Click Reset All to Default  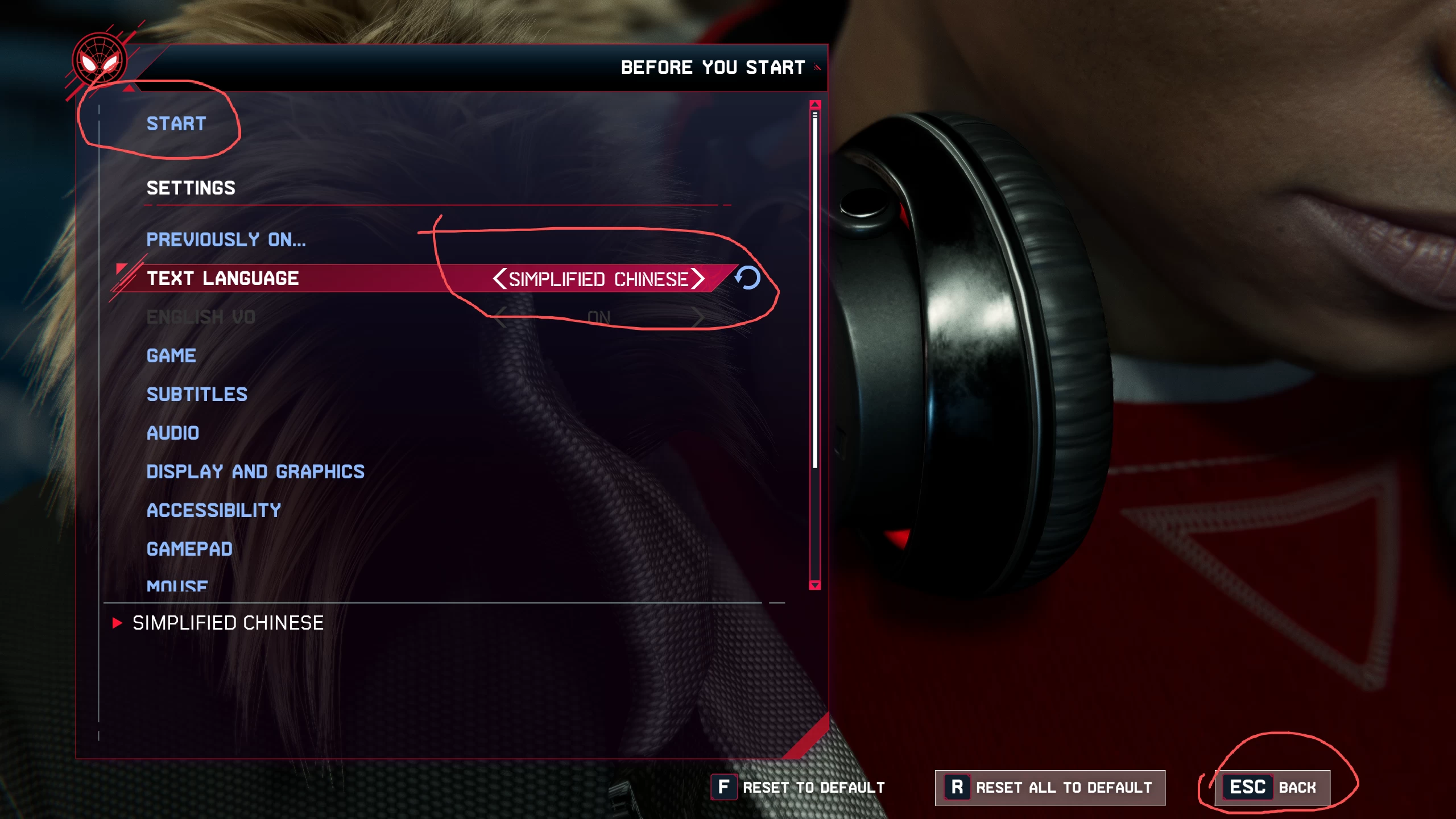1049,788
